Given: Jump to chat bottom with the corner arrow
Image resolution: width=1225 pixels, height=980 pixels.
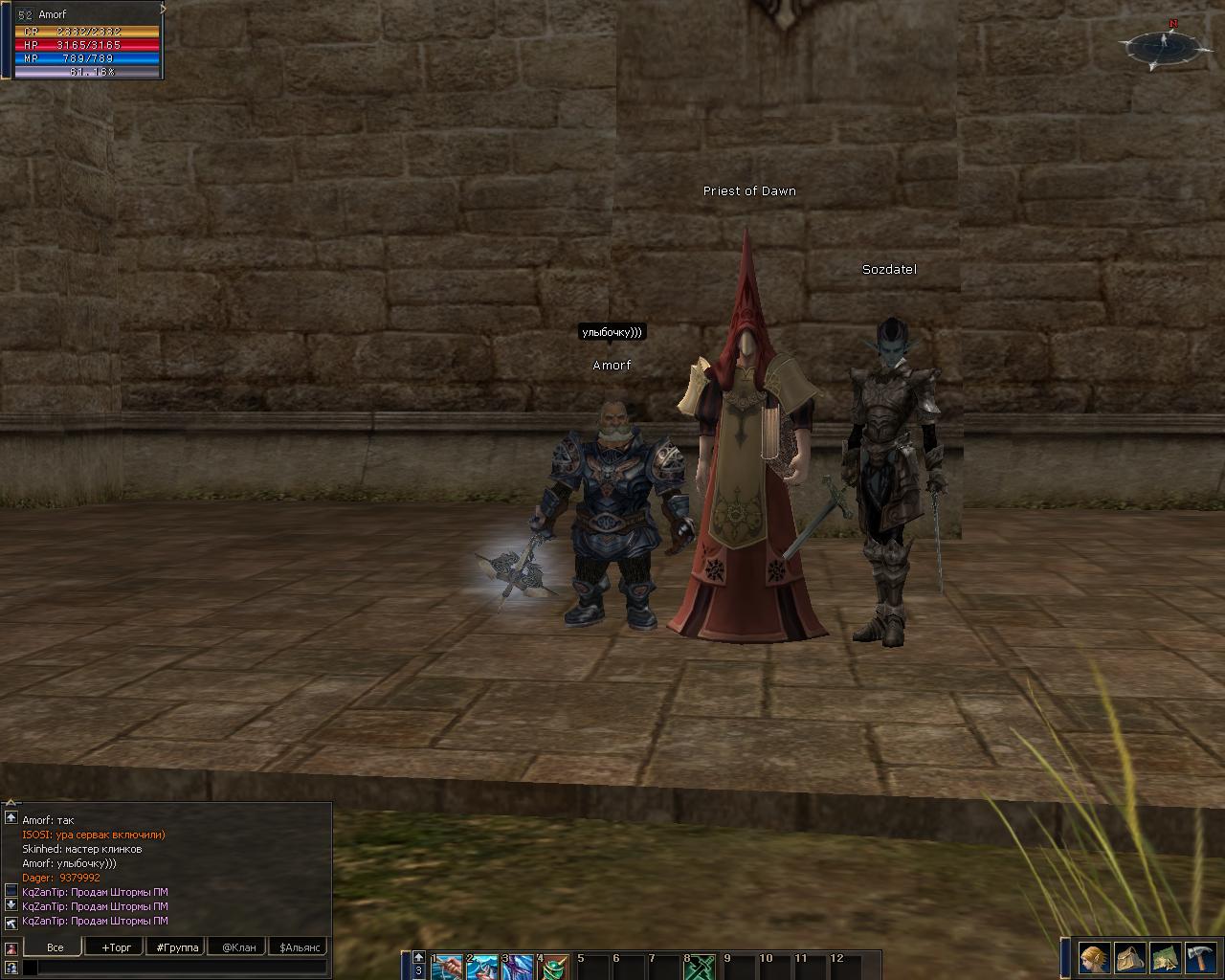Looking at the screenshot, I should click(11, 923).
